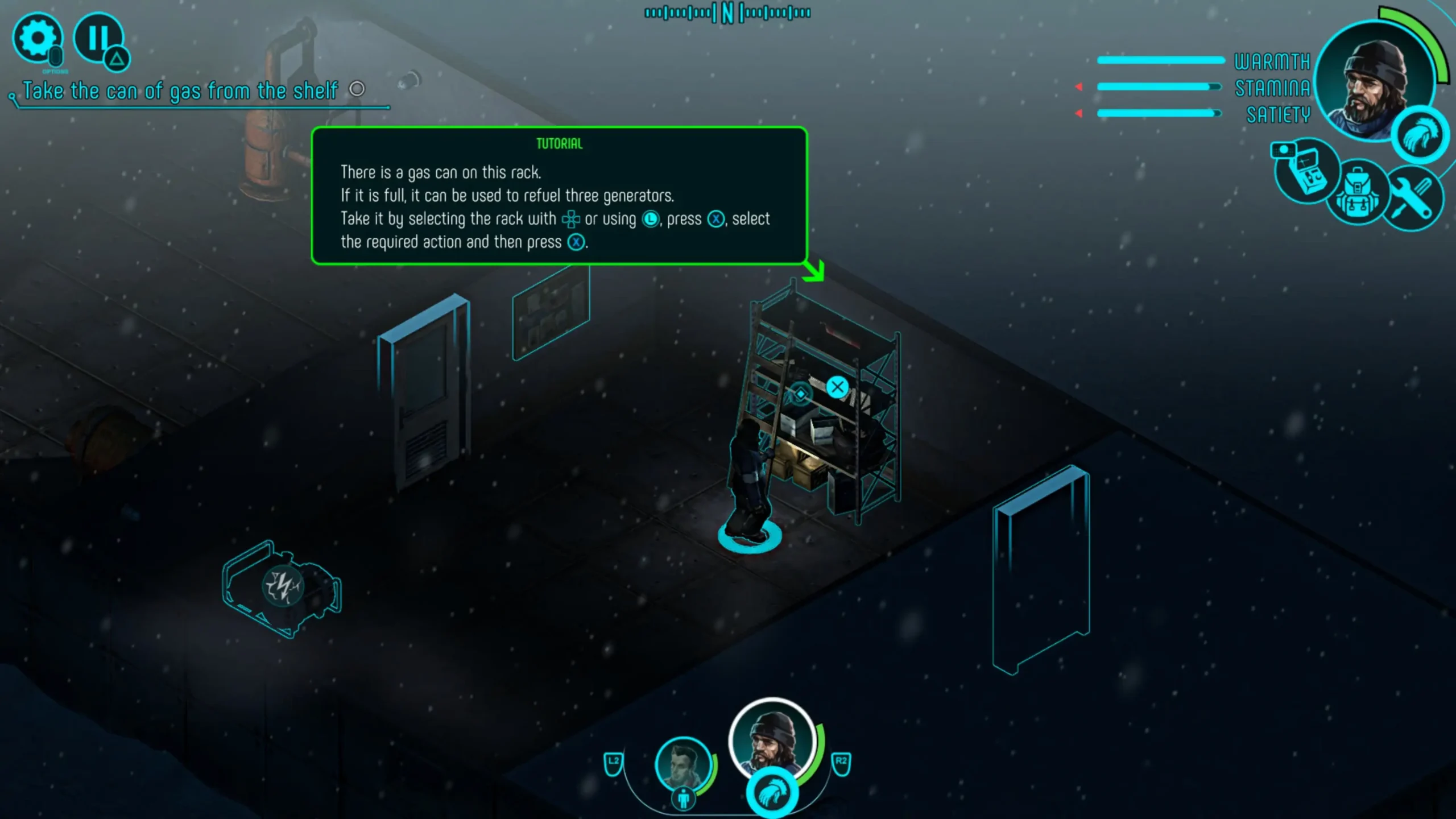The image size is (1456, 819).
Task: Select the lightning bolt generator marker
Action: coord(283,586)
